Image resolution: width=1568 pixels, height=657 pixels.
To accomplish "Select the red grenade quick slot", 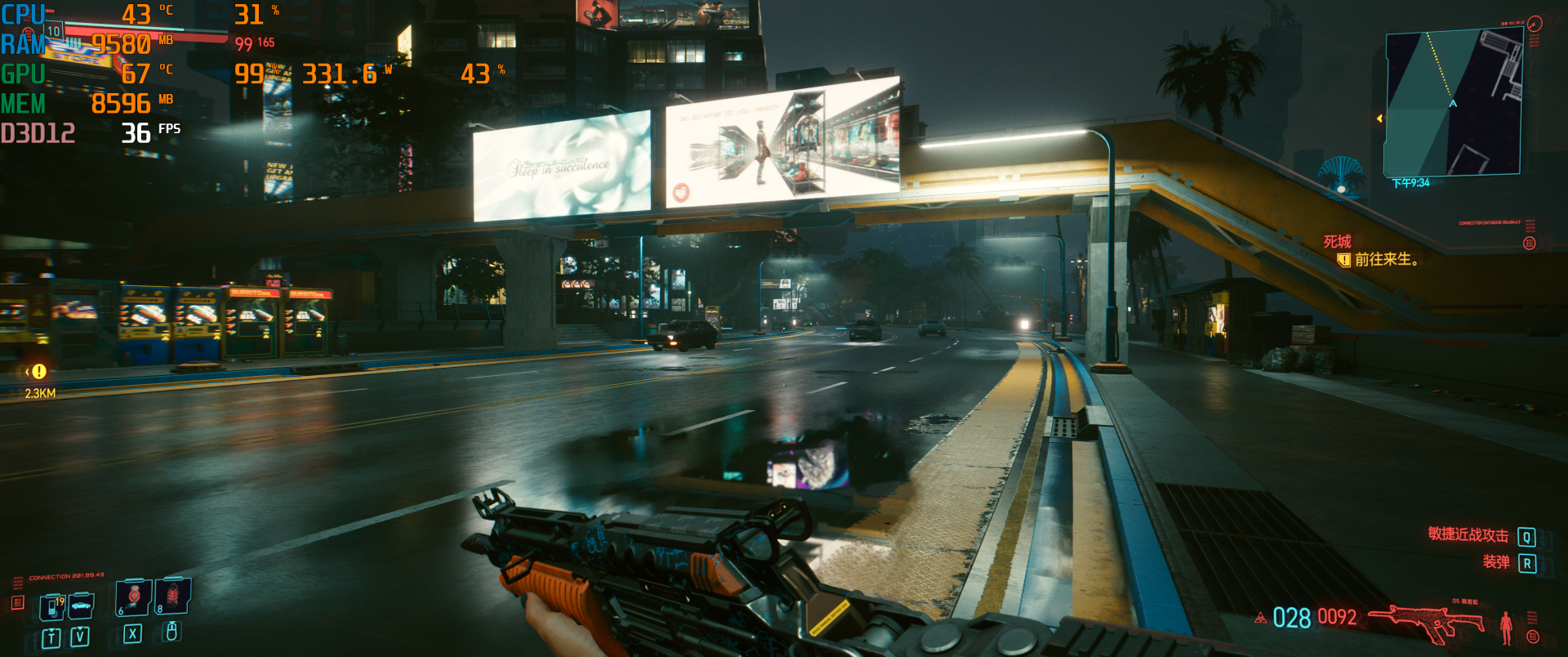I will coord(173,597).
